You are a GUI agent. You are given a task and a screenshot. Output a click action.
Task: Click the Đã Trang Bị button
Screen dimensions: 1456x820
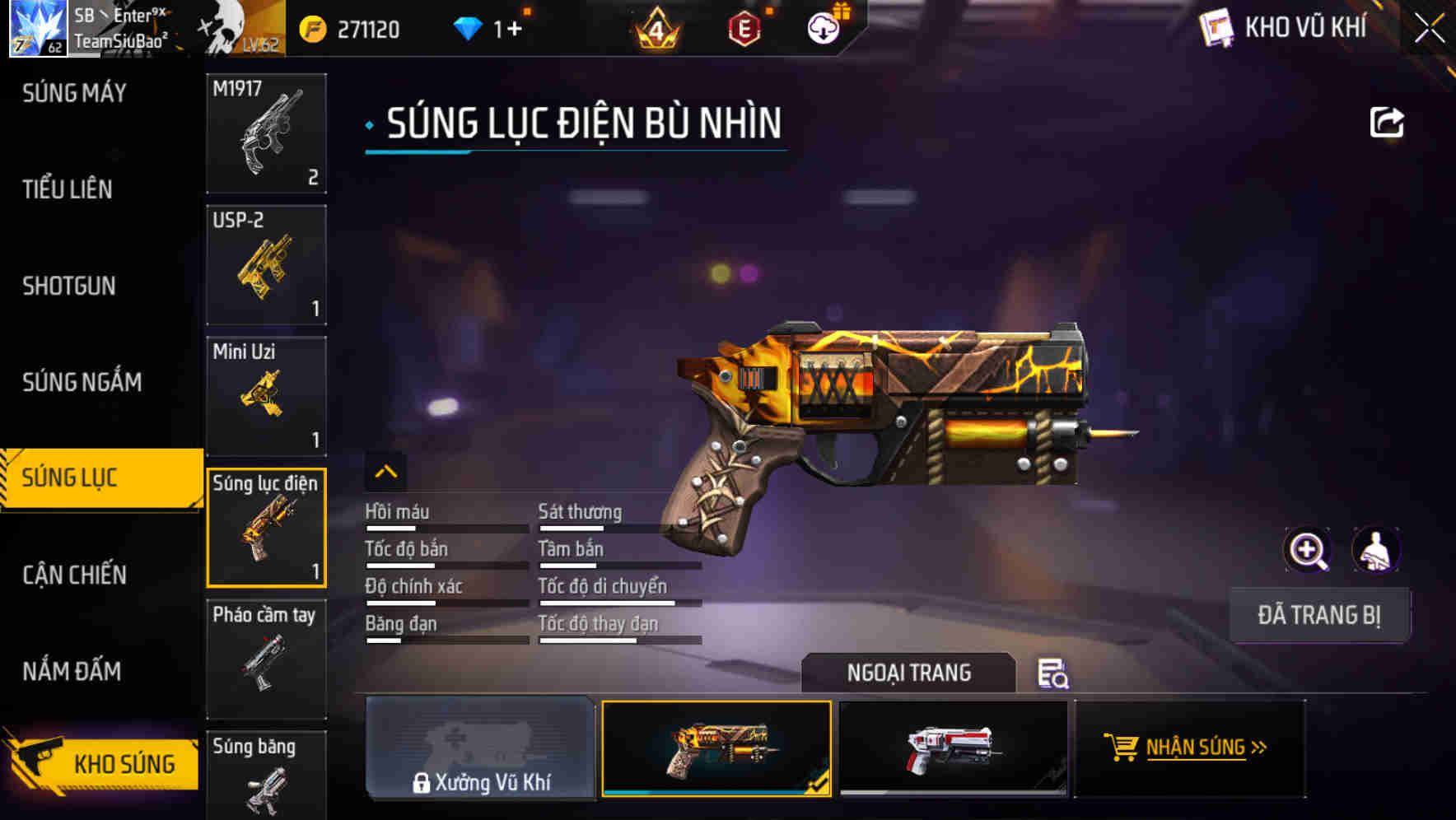pyautogui.click(x=1320, y=614)
